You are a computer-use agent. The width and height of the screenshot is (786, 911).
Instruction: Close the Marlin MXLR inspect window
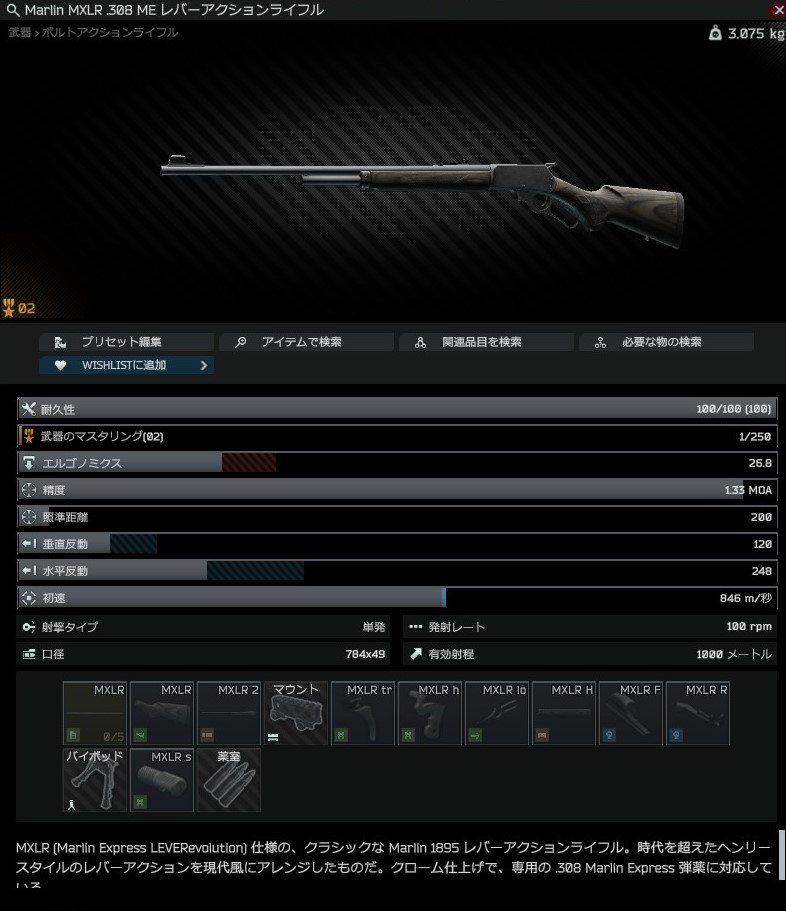(x=778, y=9)
